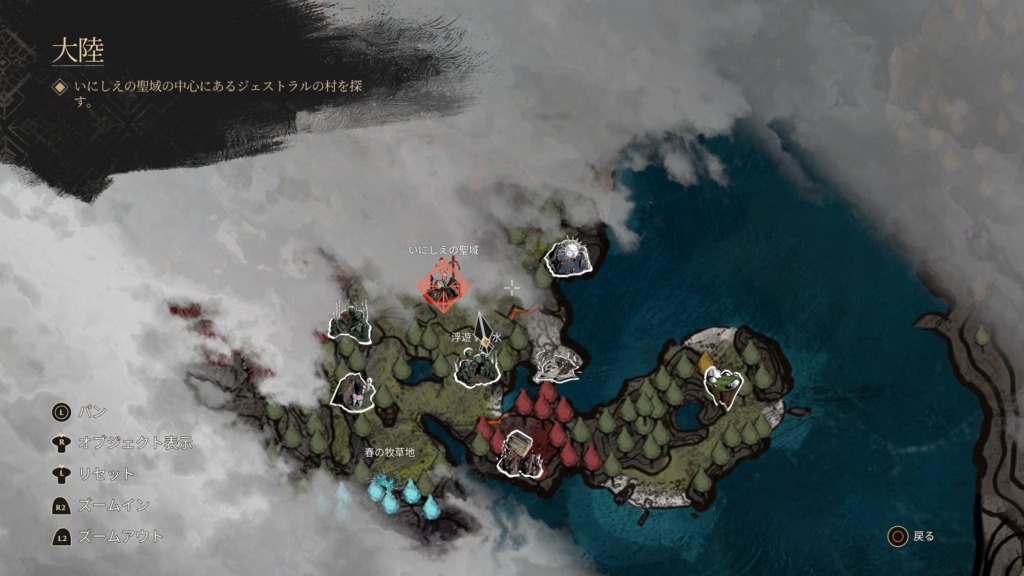Choose the spiky sun-topped rock marker
Viewport: 1024px width, 576px height.
pyautogui.click(x=569, y=258)
